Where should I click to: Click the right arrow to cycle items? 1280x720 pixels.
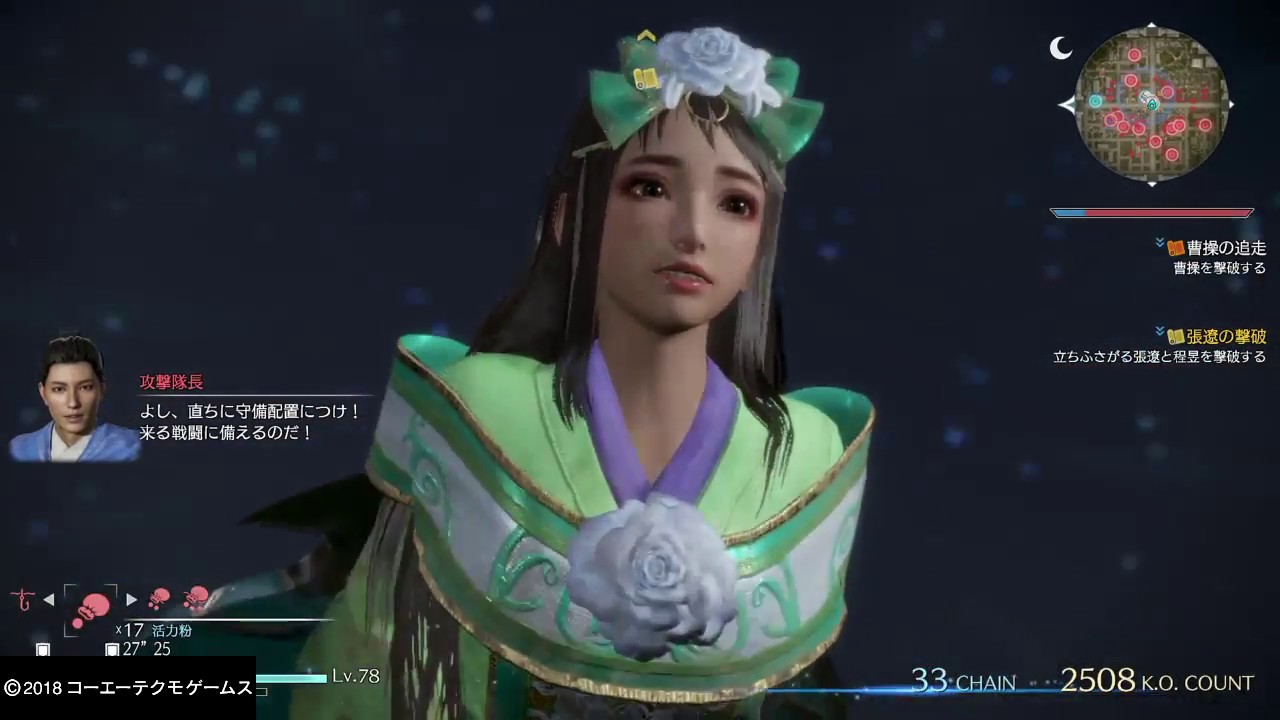pos(131,598)
